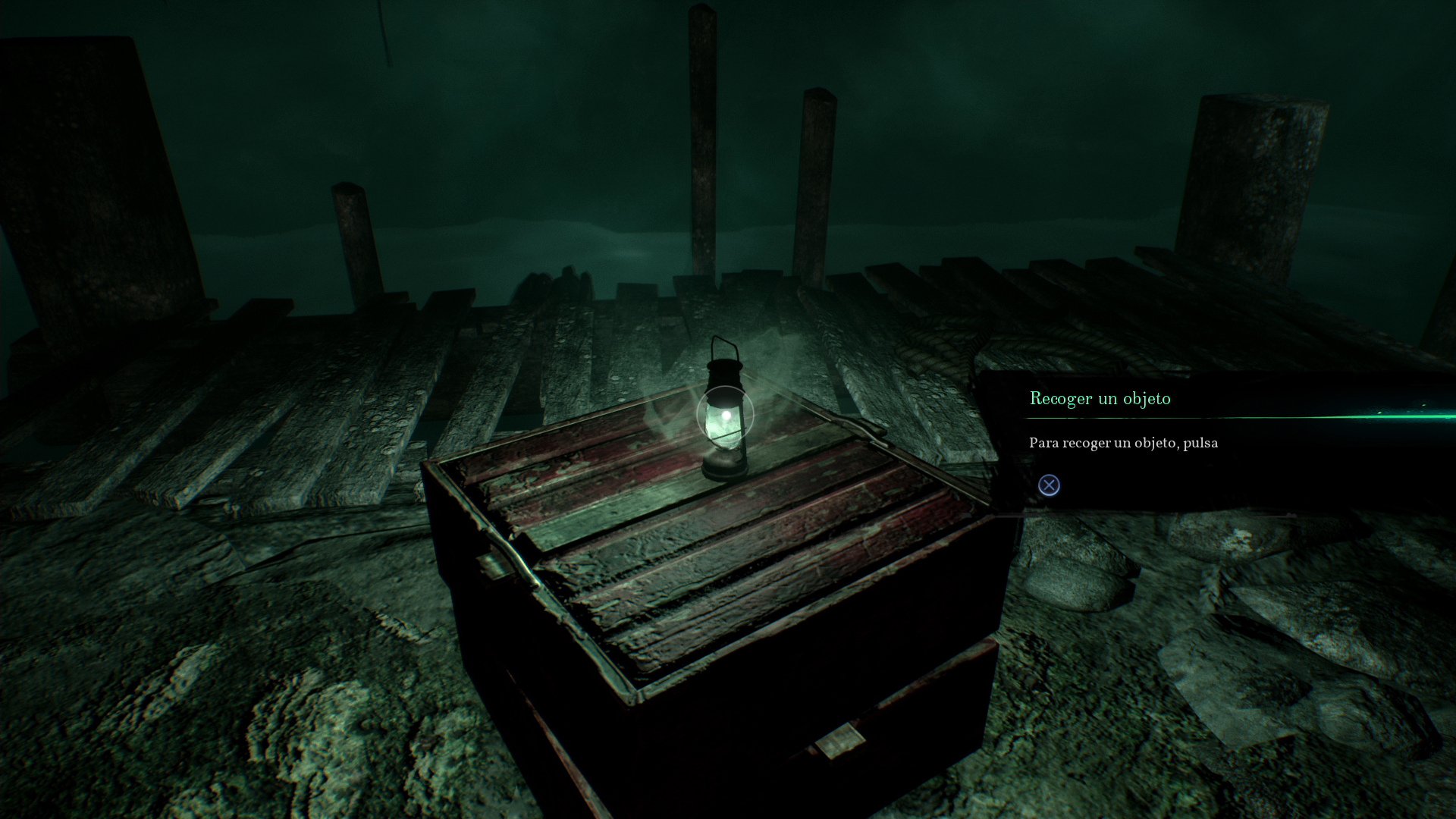Click the white light dot inside the lantern
The height and width of the screenshot is (819, 1456).
pos(728,414)
